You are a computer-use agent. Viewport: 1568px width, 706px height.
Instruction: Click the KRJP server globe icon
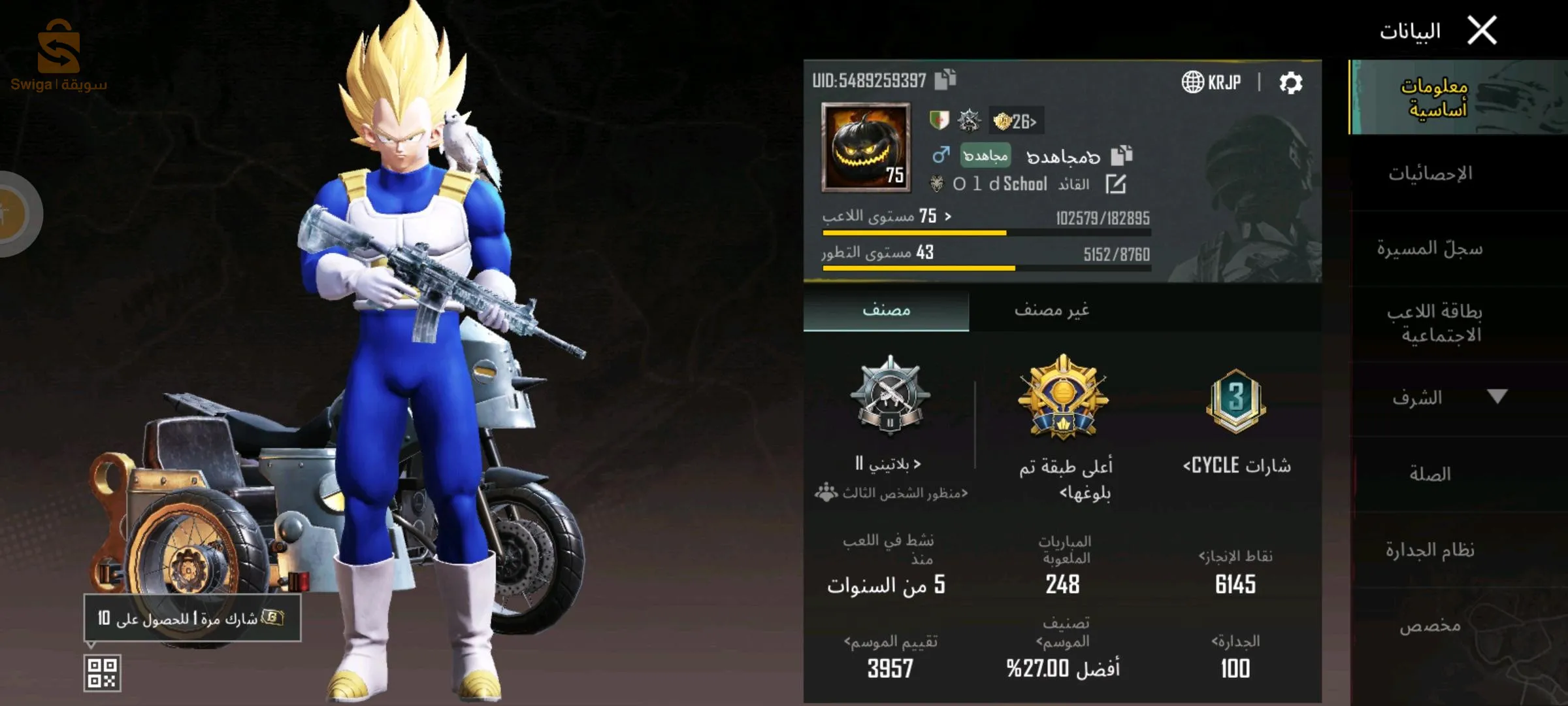coord(1194,82)
